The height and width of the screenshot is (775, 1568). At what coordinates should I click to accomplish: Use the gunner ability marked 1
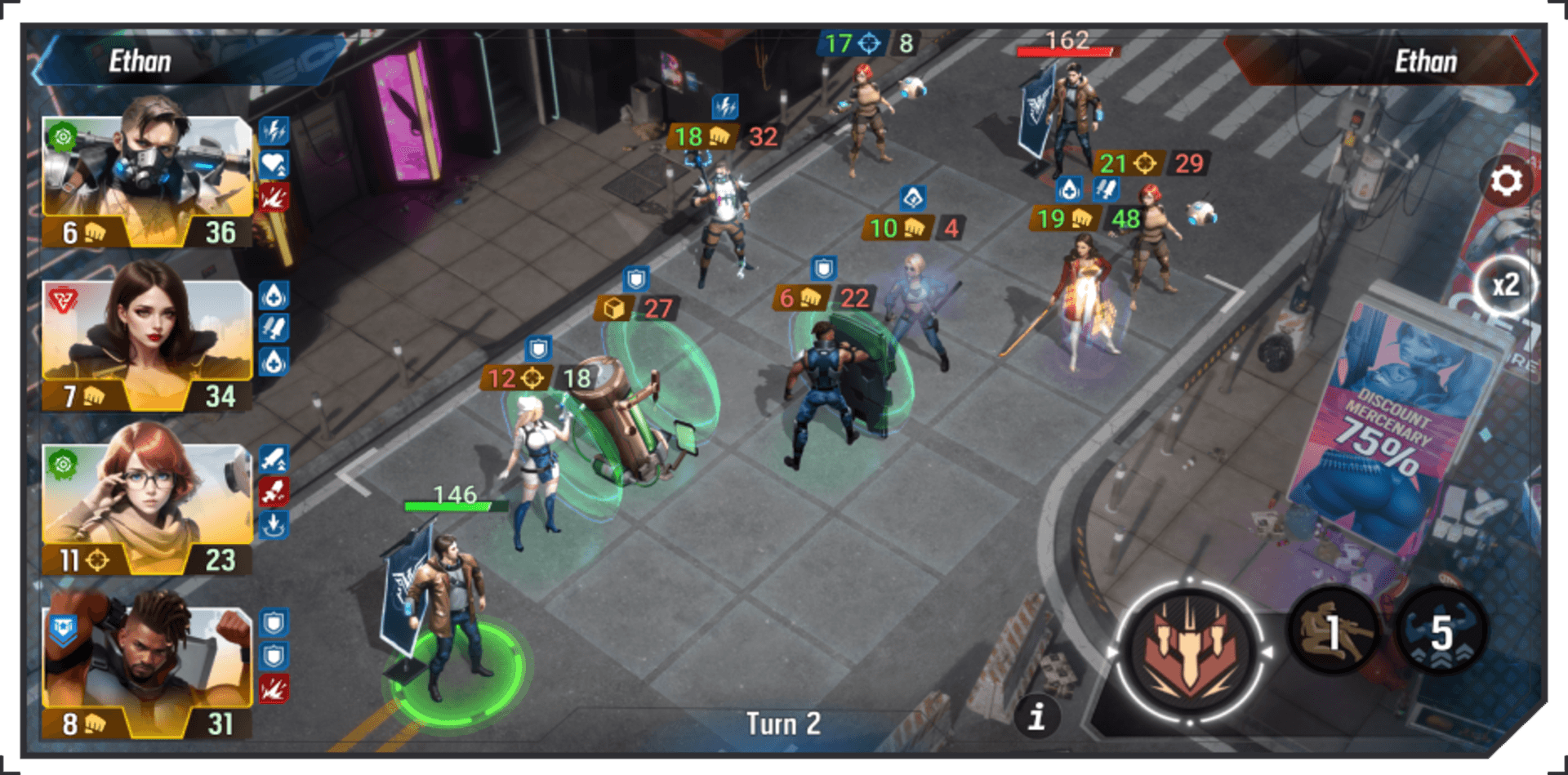[1333, 631]
